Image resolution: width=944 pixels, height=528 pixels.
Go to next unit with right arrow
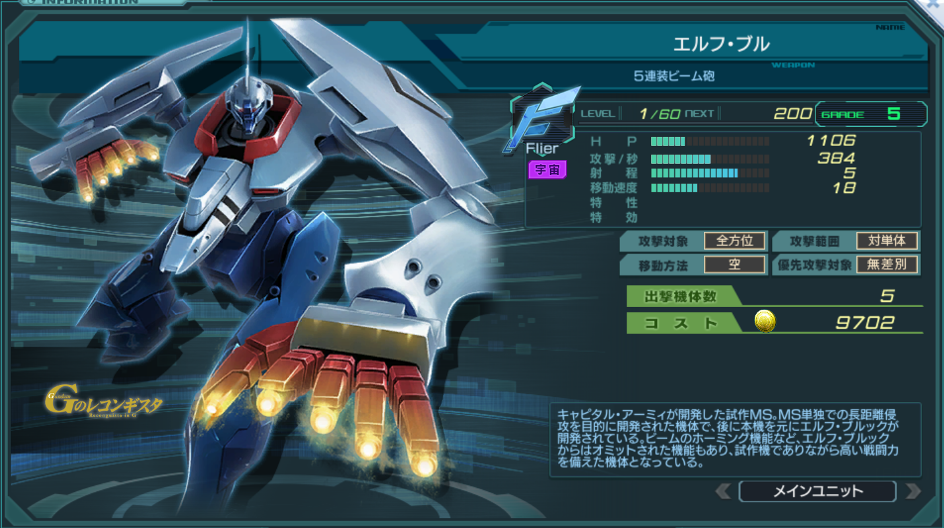click(911, 491)
